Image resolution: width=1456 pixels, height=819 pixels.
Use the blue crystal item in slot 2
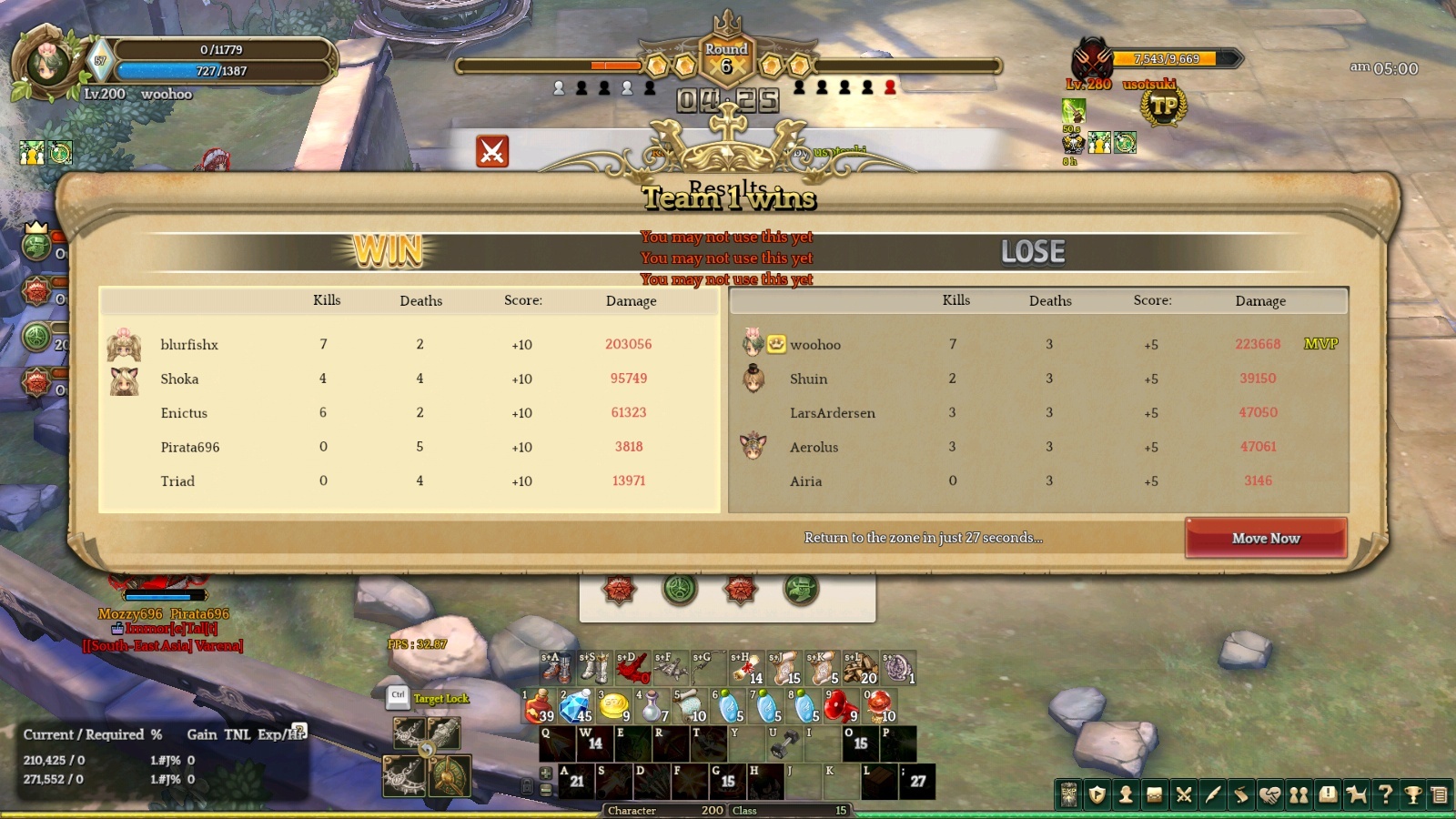(x=577, y=705)
